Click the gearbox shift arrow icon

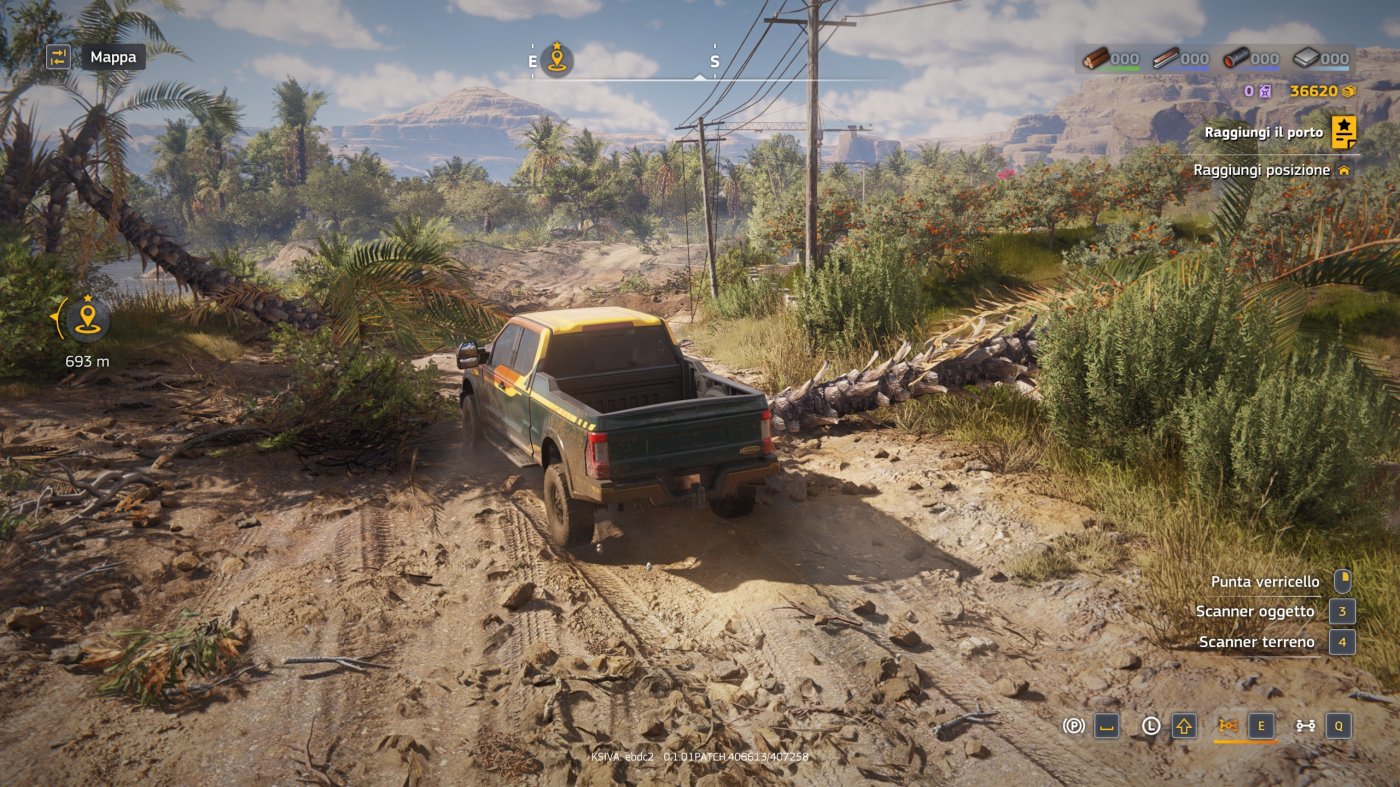coord(1184,726)
